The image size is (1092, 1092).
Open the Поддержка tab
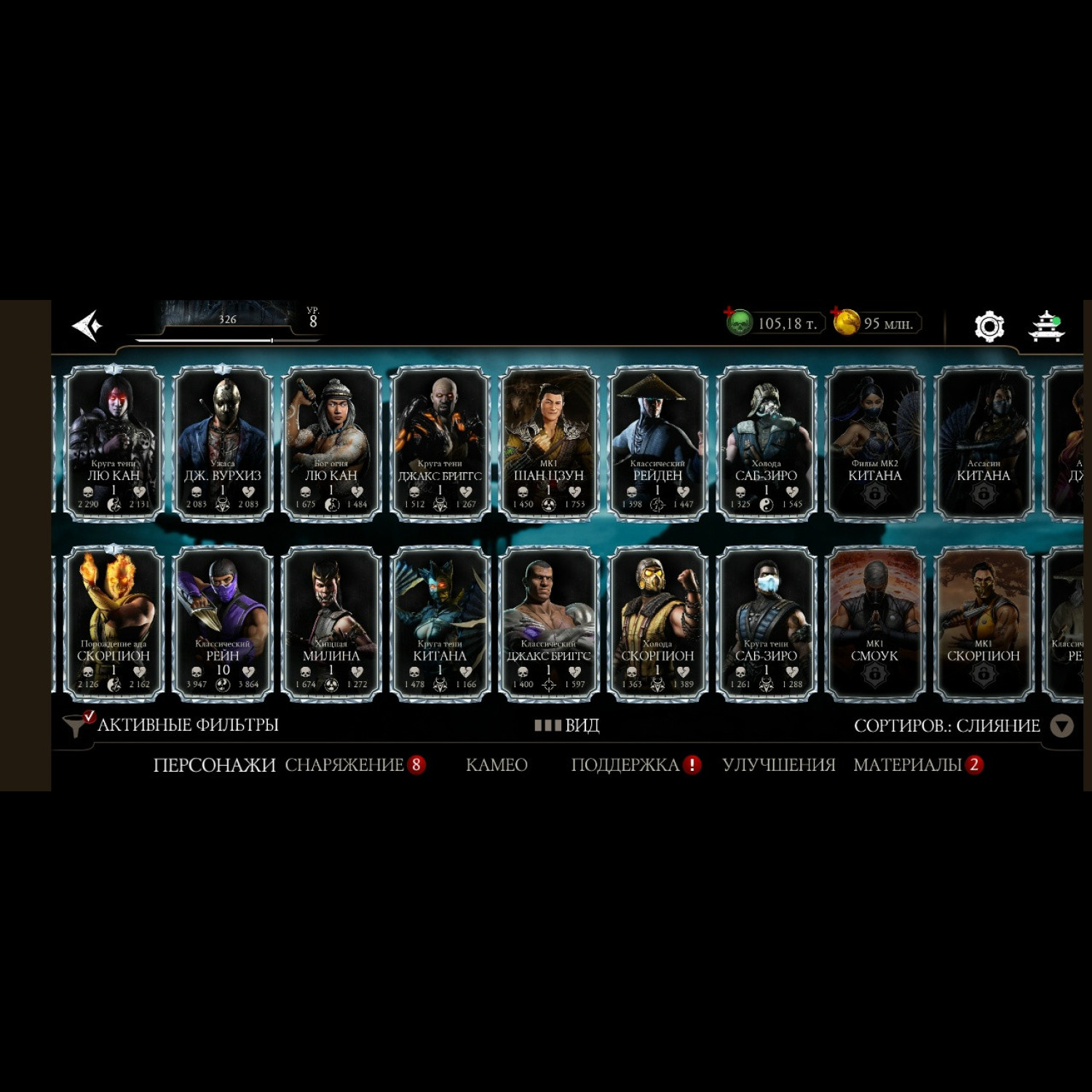click(x=625, y=764)
